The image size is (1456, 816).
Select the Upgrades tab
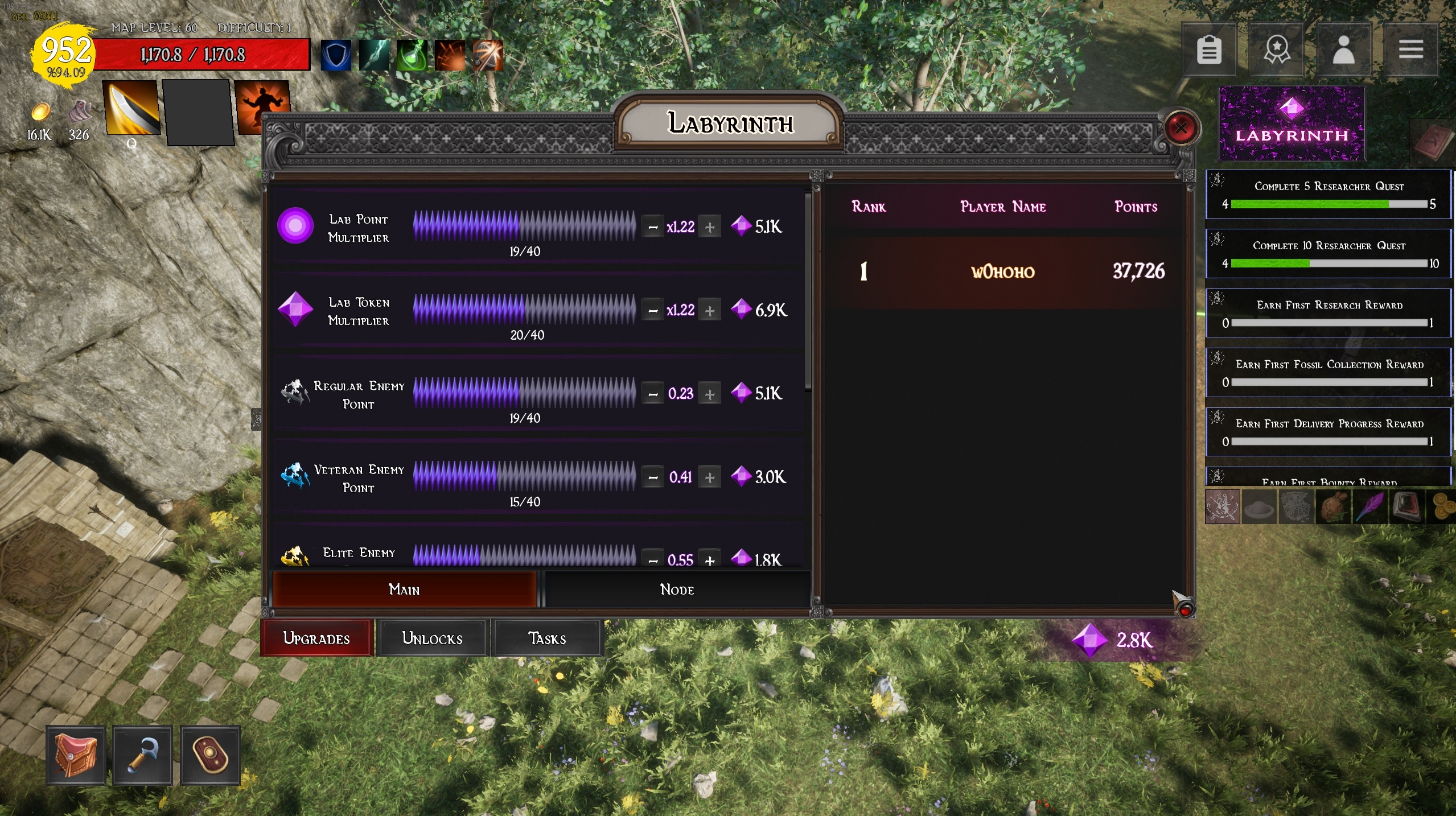[x=316, y=638]
